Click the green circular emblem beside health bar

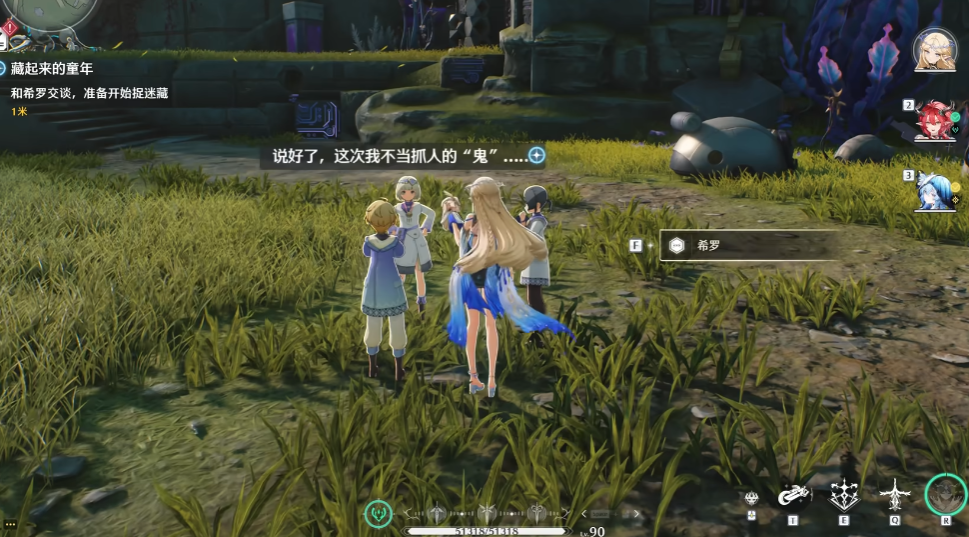click(378, 515)
